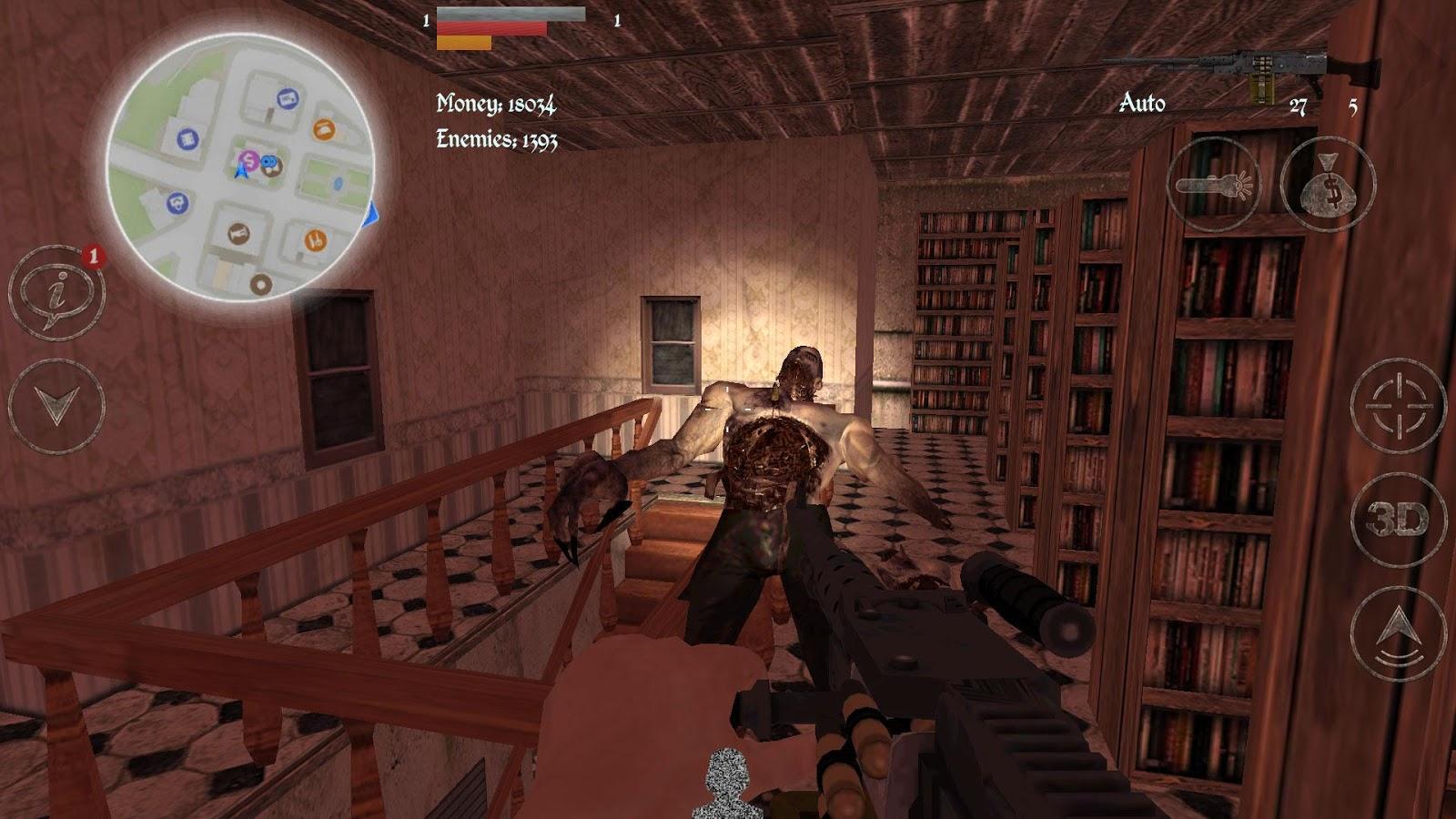The width and height of the screenshot is (1456, 819).
Task: Toggle the flashlight button
Action: (x=1213, y=185)
